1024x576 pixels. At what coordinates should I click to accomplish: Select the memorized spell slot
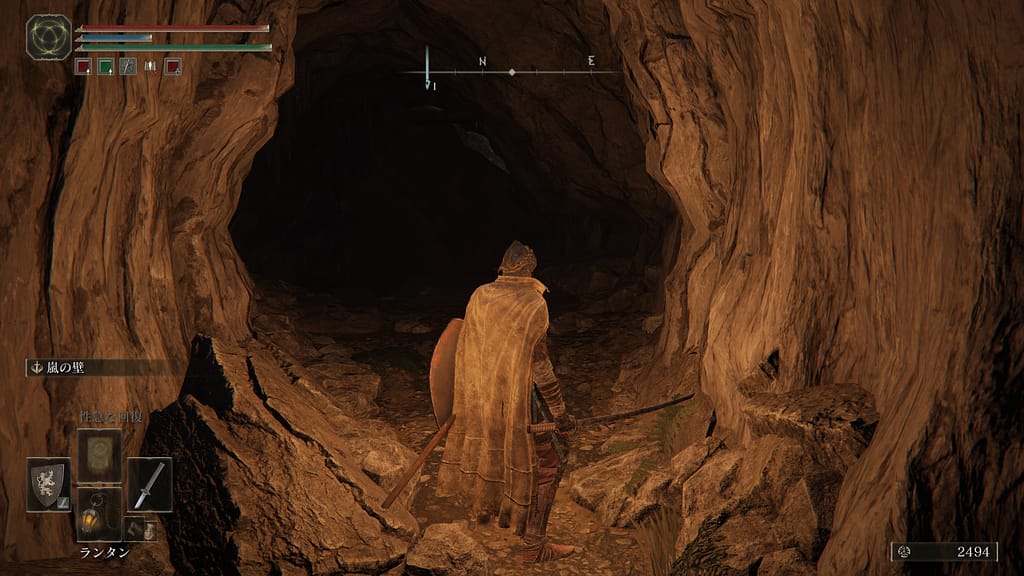pos(99,455)
